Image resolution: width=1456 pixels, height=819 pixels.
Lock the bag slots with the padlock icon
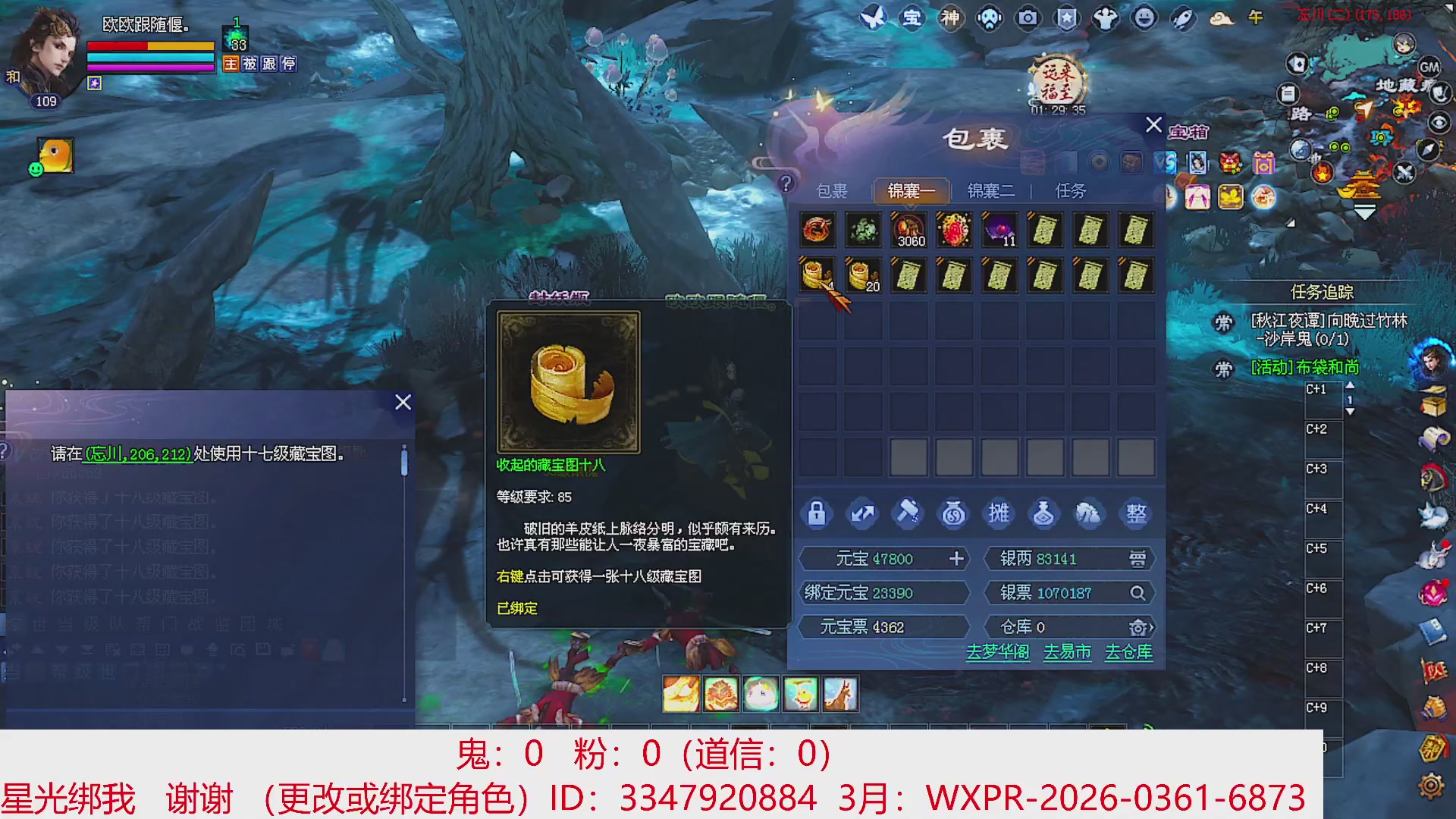coord(817,513)
